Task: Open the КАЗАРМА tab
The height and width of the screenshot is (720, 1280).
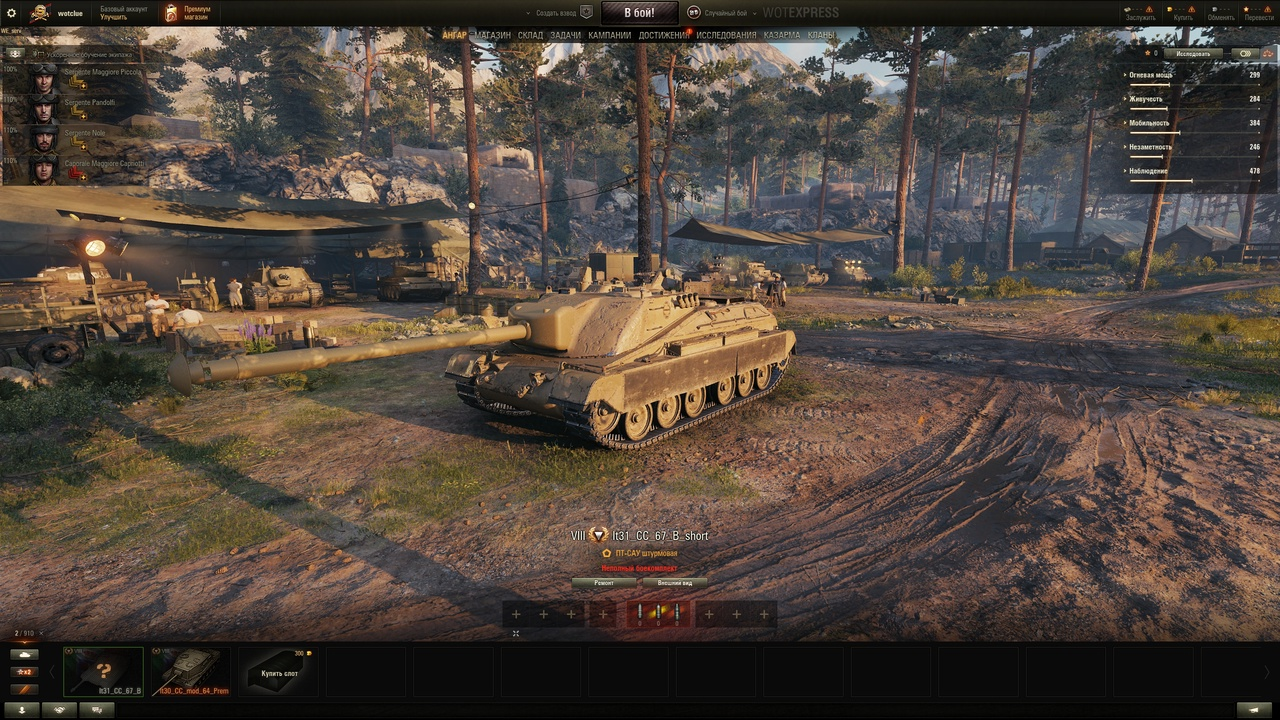Action: [782, 35]
